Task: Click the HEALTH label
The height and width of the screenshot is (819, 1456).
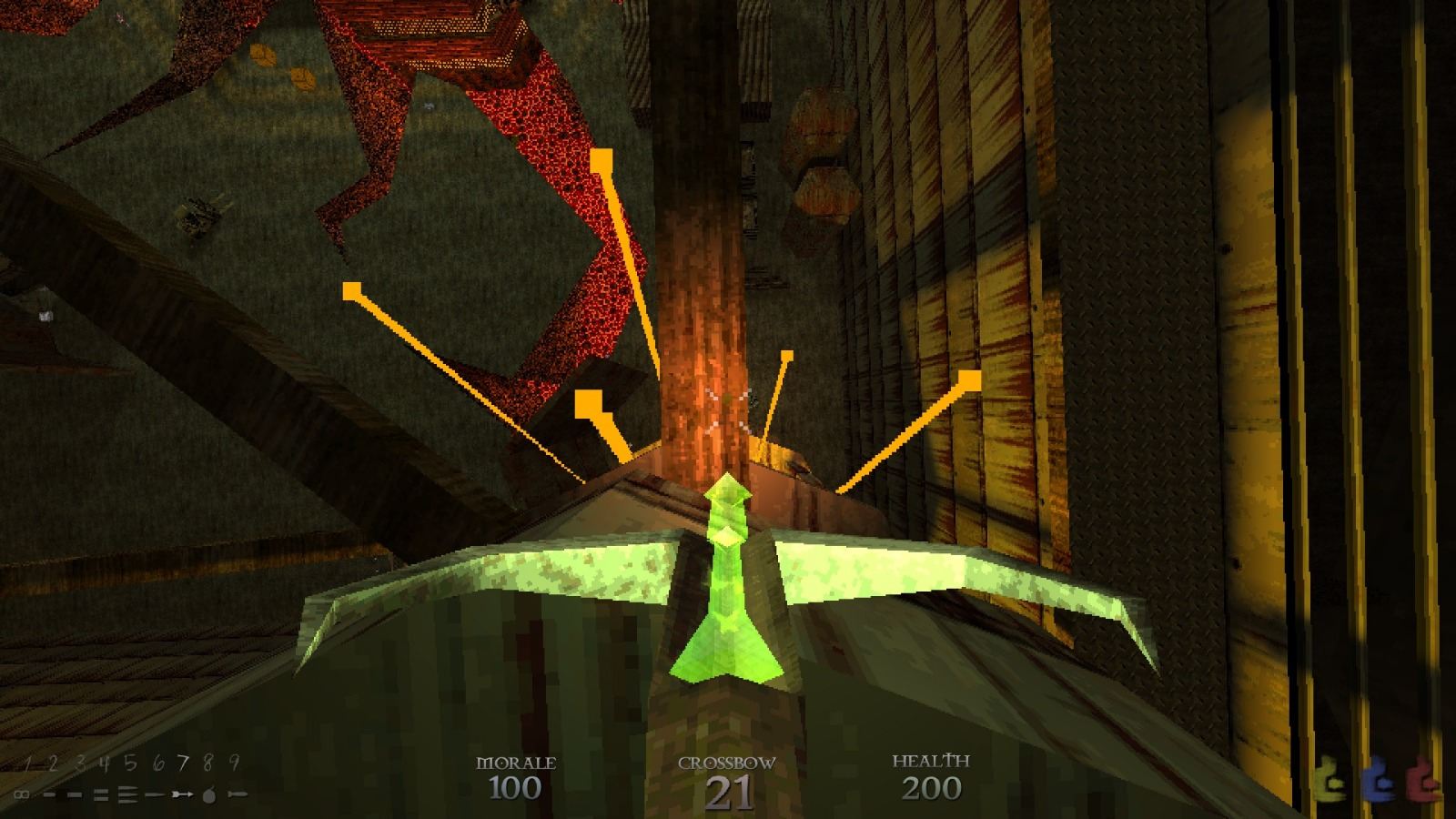Action: tap(933, 761)
